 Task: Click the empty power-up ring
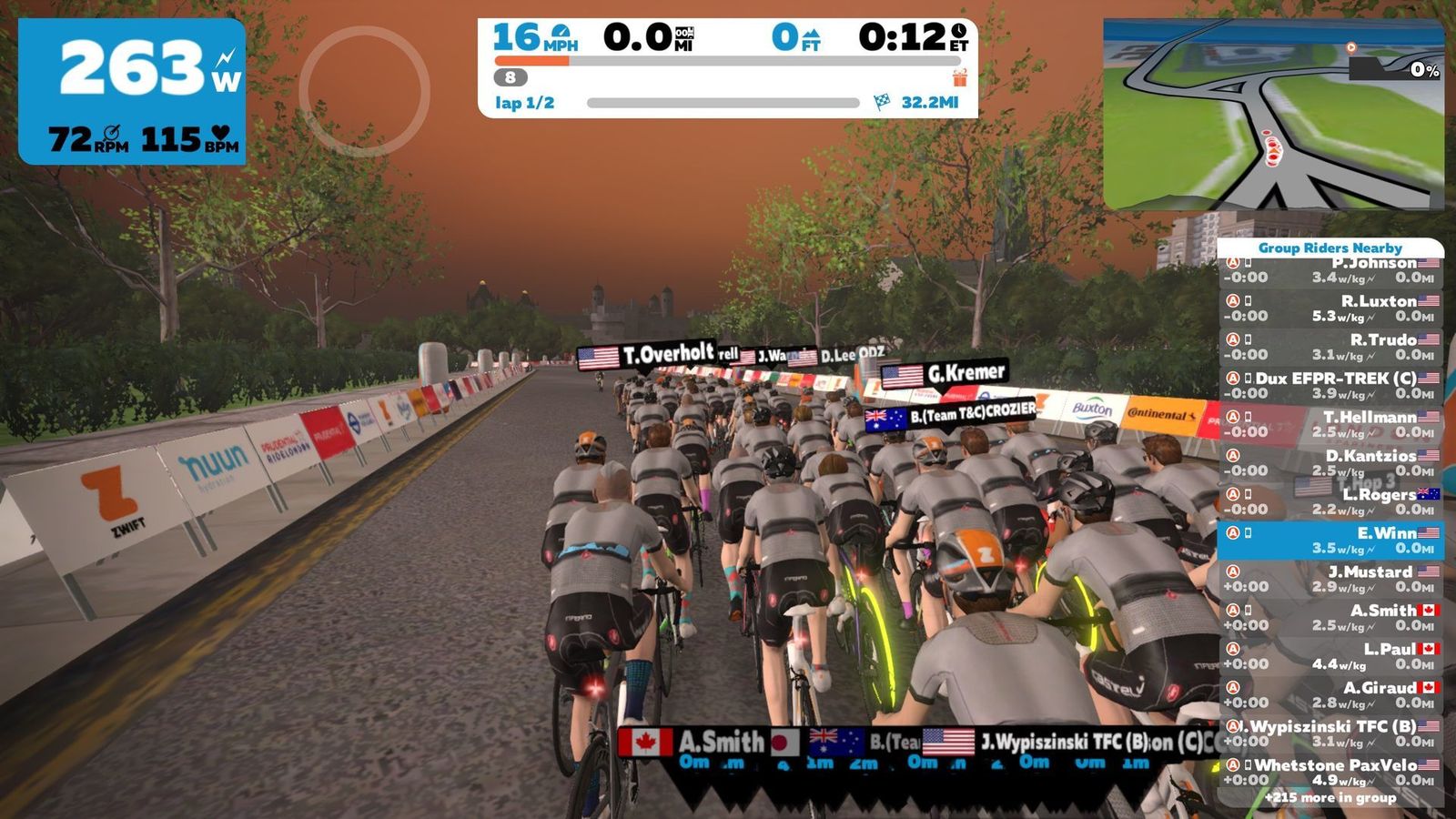click(364, 91)
